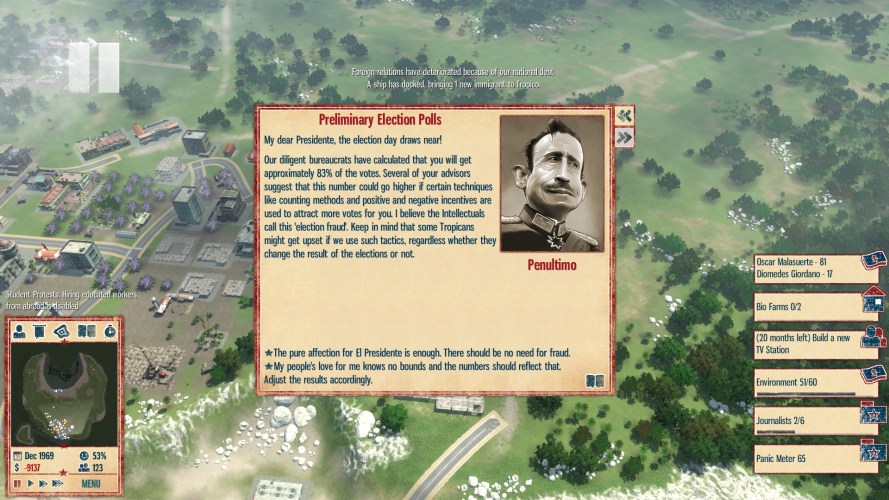Pause the game with the red pause button
This screenshot has width=889, height=500.
(17, 484)
